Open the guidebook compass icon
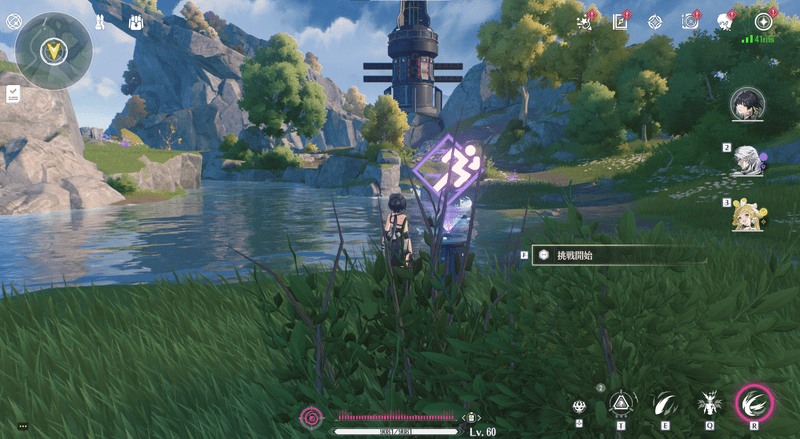The image size is (800, 439). pyautogui.click(x=620, y=22)
